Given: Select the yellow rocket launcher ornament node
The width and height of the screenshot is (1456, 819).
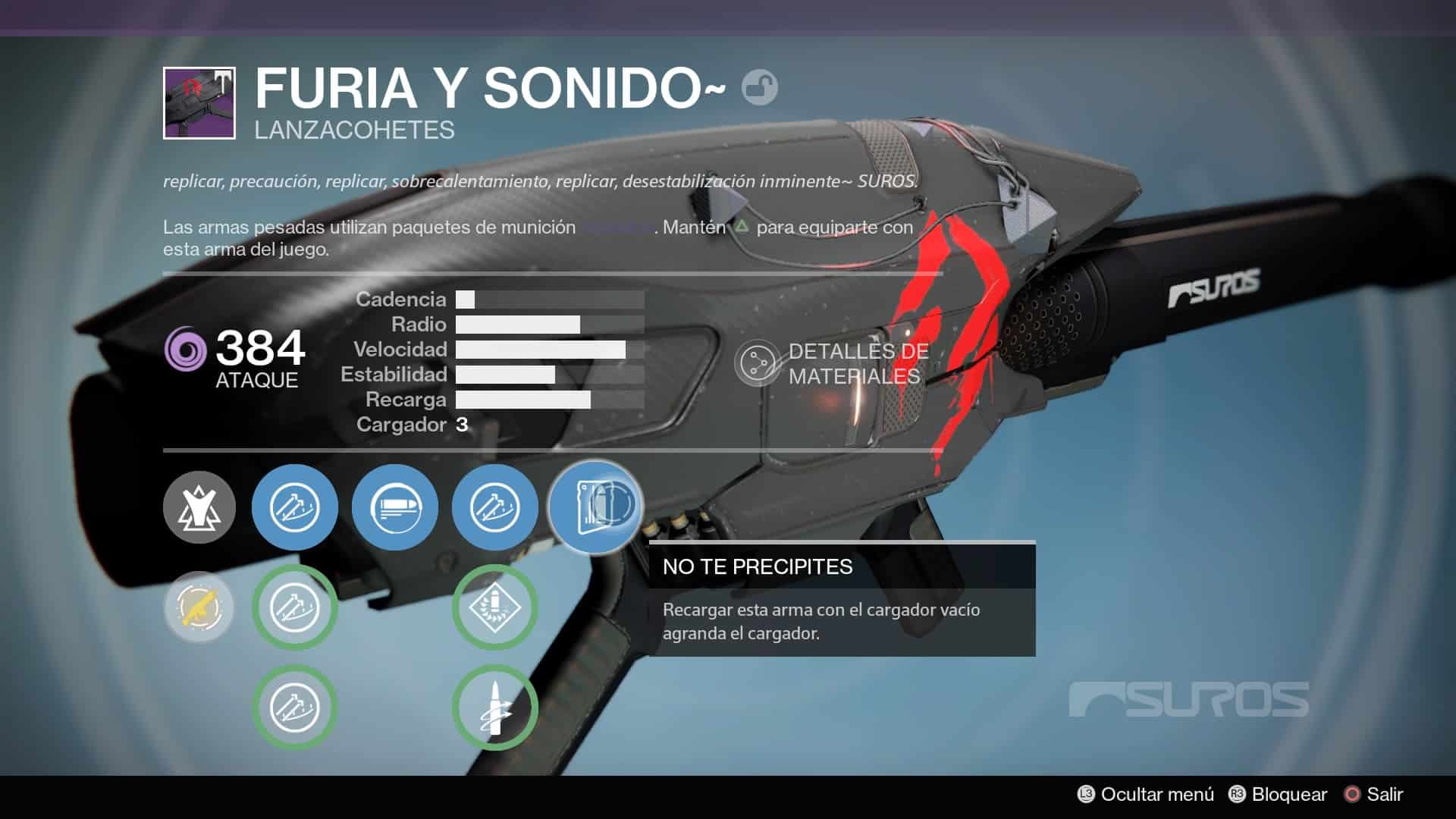Looking at the screenshot, I should pyautogui.click(x=199, y=607).
